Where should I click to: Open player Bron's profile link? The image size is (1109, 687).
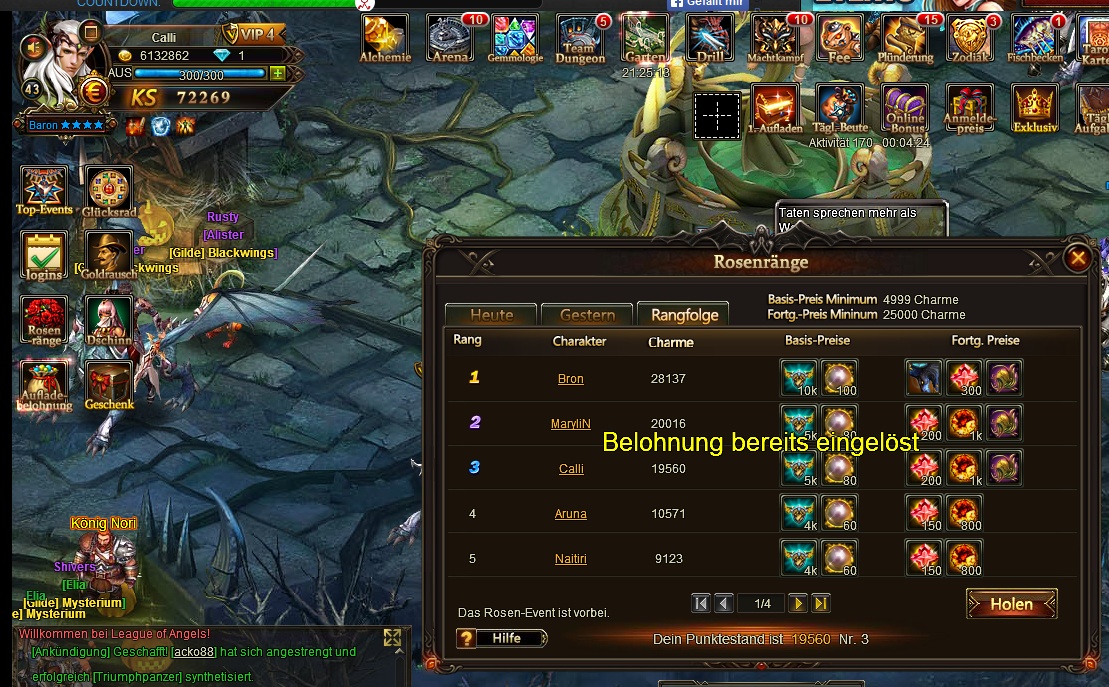click(x=570, y=379)
